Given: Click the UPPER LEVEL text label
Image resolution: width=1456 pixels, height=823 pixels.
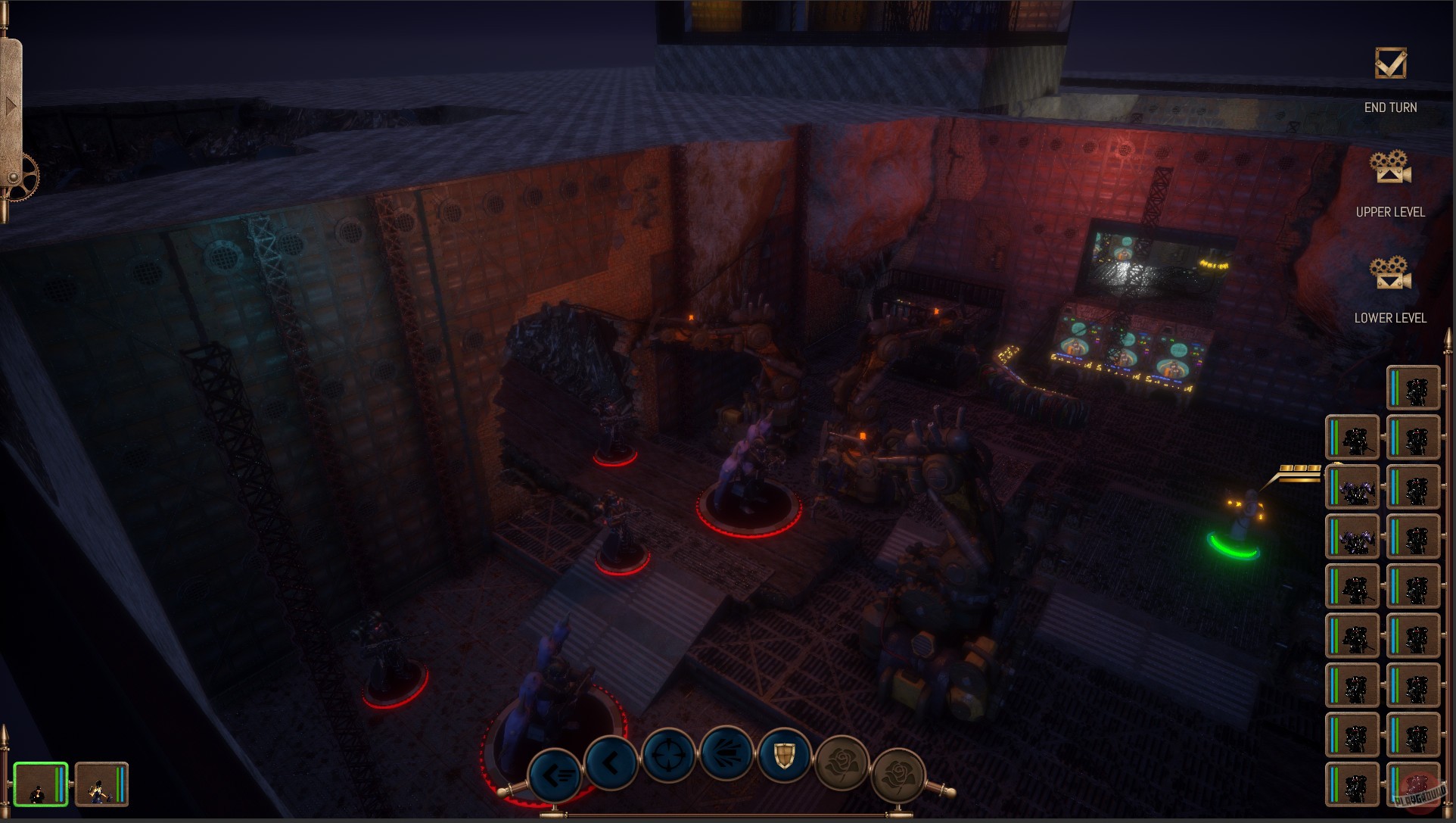Looking at the screenshot, I should coord(1391,212).
